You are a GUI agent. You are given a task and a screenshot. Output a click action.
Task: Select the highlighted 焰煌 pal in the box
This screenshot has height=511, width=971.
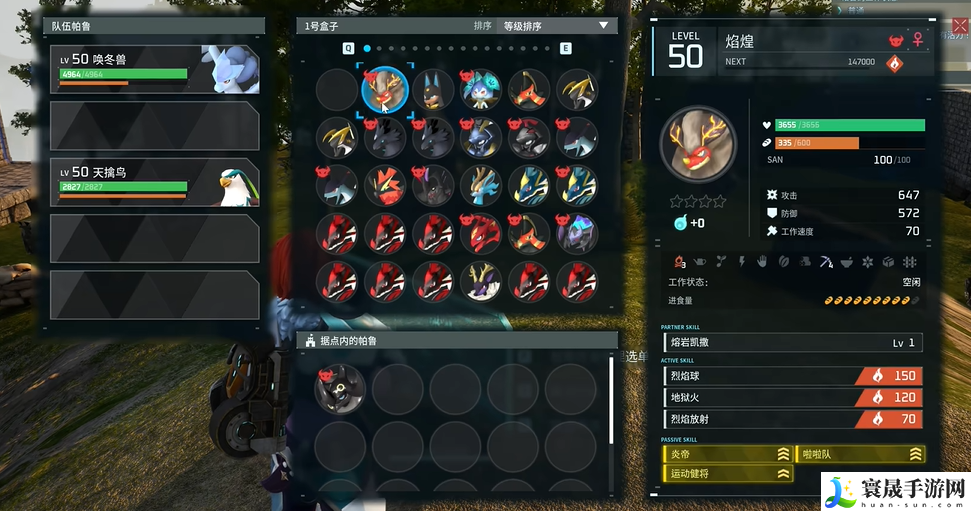tap(384, 89)
